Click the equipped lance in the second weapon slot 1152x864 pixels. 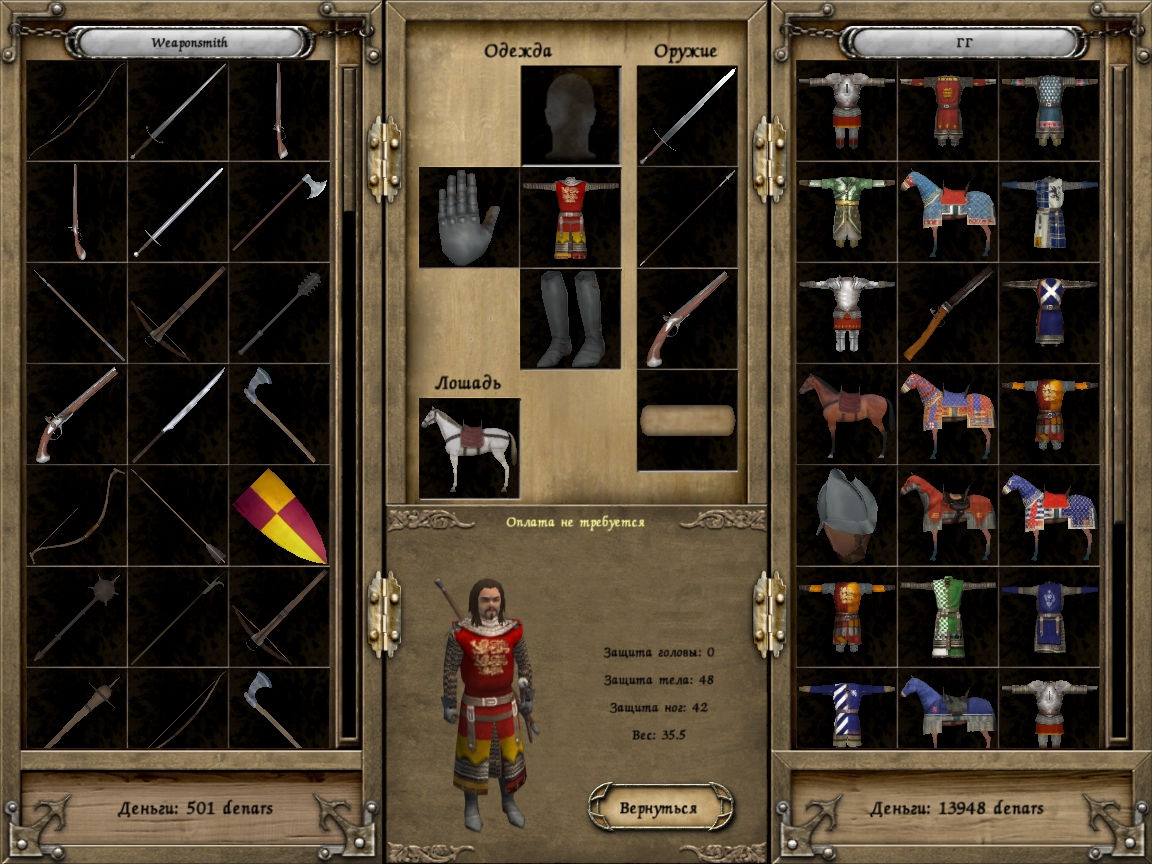coord(687,217)
